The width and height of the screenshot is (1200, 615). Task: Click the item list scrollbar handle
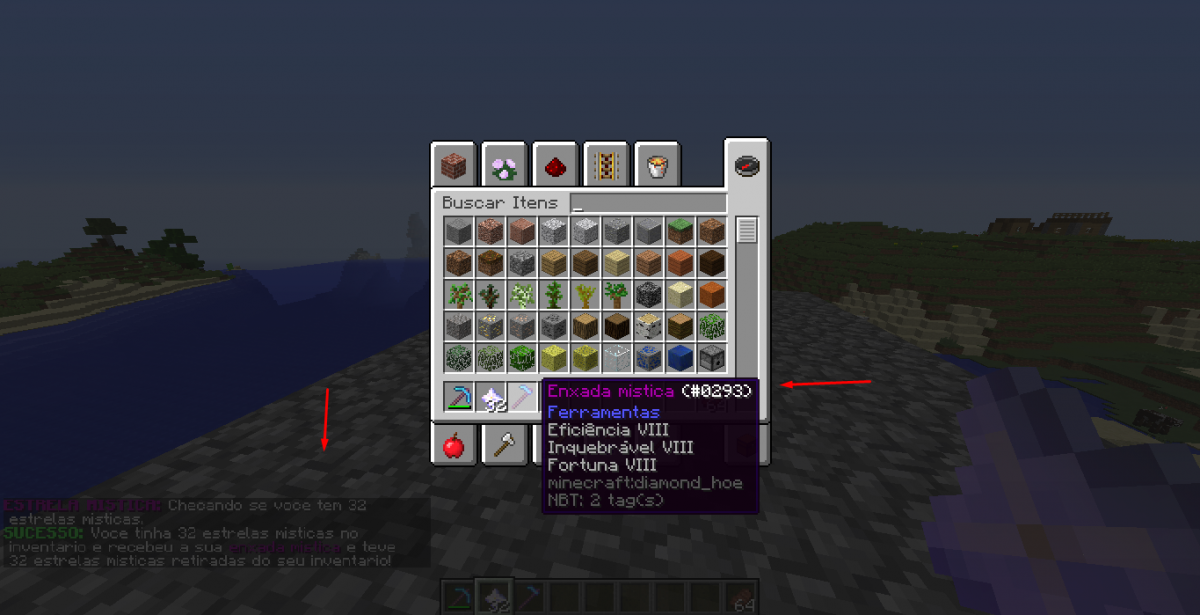tap(746, 231)
